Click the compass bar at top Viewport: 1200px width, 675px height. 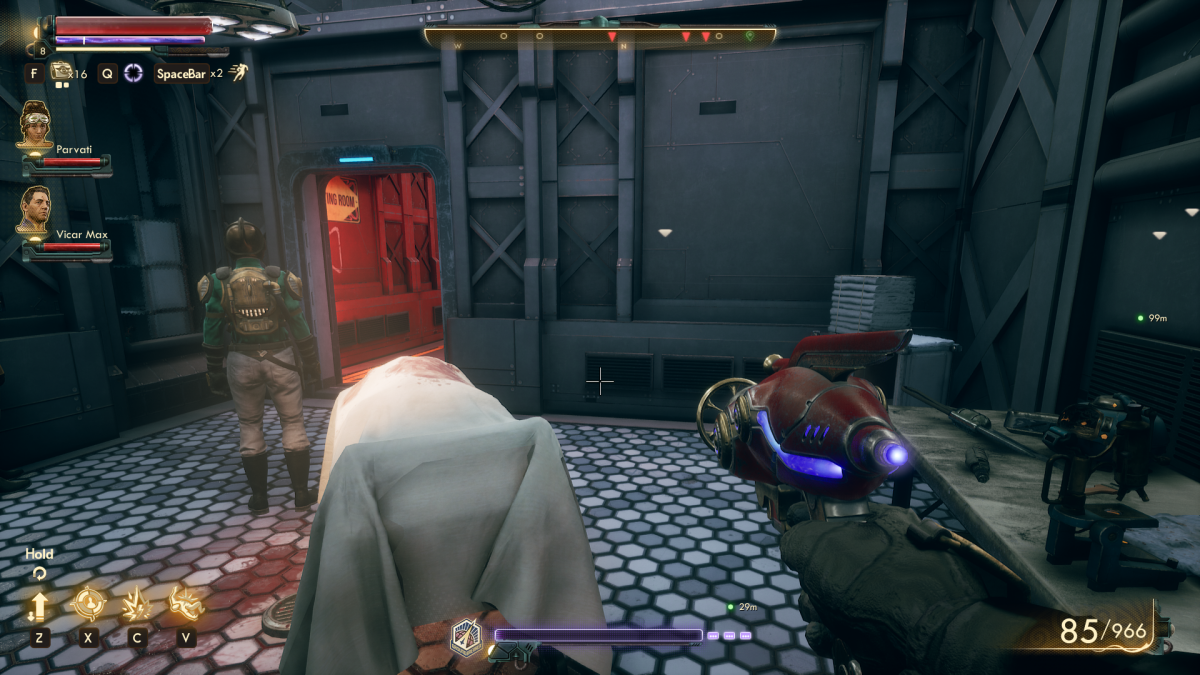pos(600,37)
